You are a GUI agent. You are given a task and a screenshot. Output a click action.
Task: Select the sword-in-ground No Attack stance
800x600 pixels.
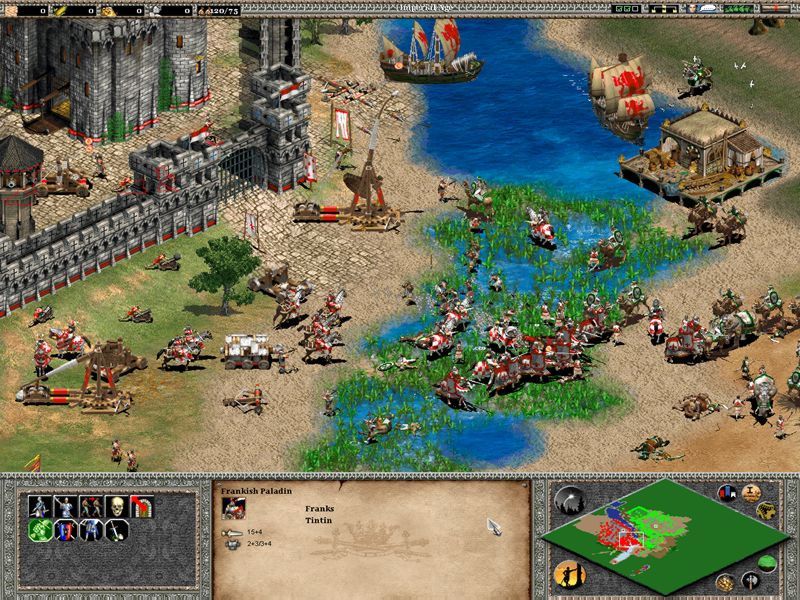[x=116, y=531]
